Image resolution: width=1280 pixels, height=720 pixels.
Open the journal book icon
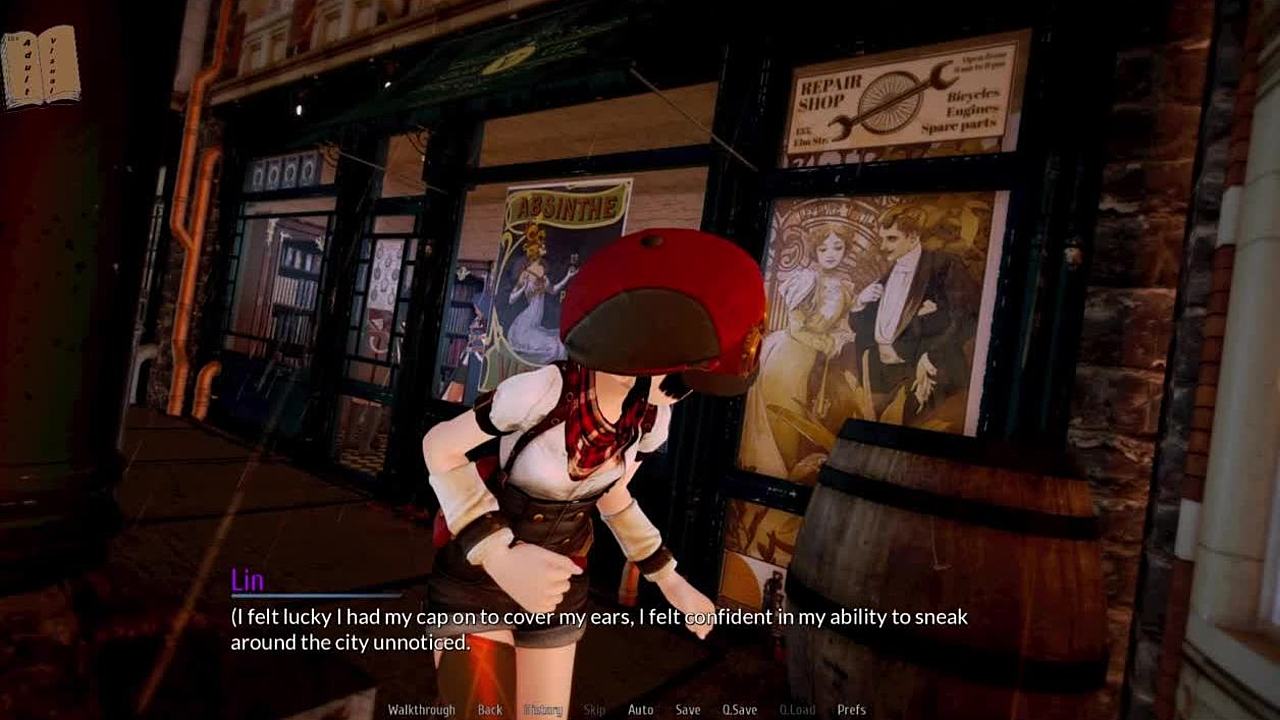pos(40,66)
